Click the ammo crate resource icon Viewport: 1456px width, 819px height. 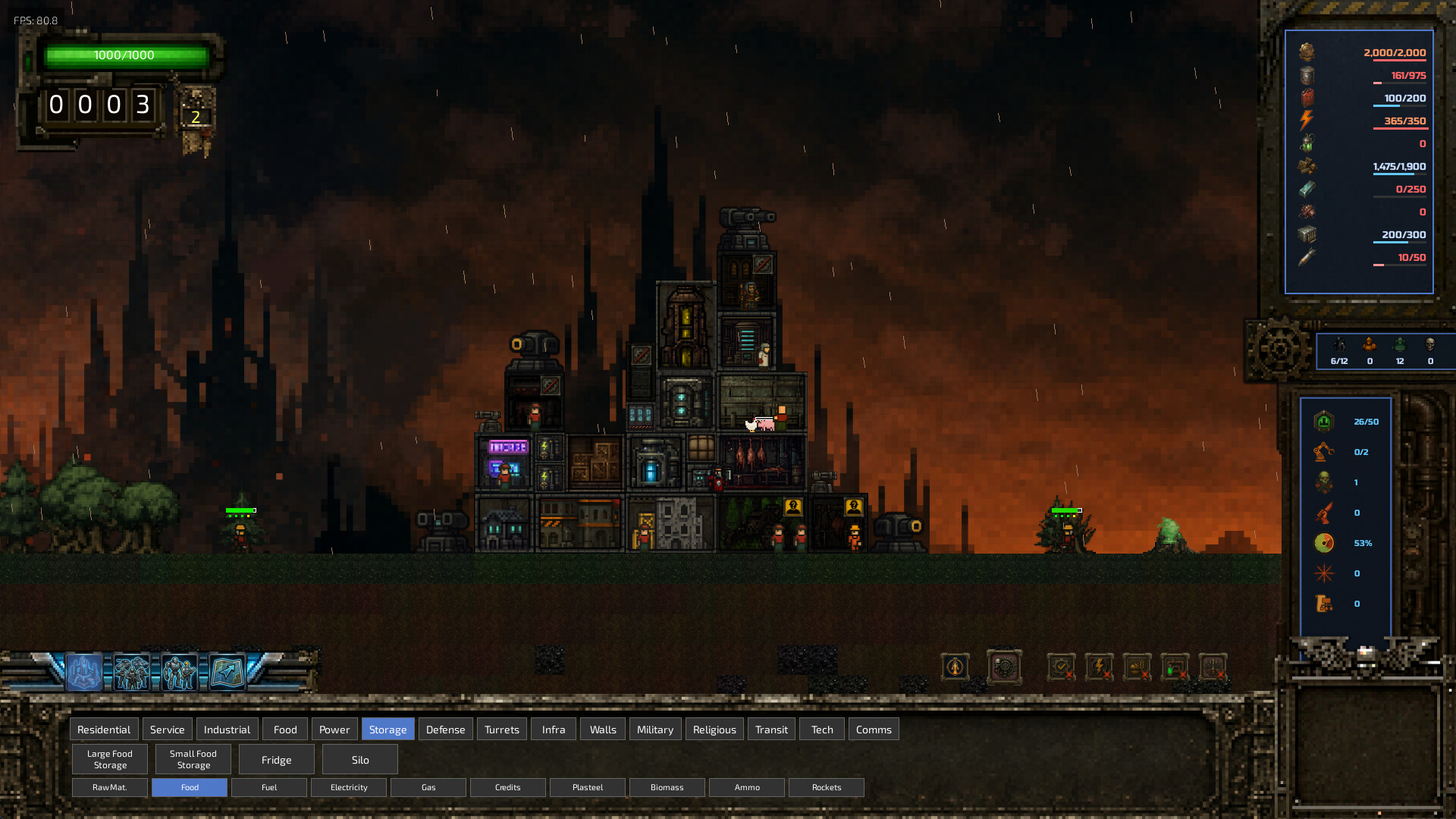click(x=1307, y=235)
